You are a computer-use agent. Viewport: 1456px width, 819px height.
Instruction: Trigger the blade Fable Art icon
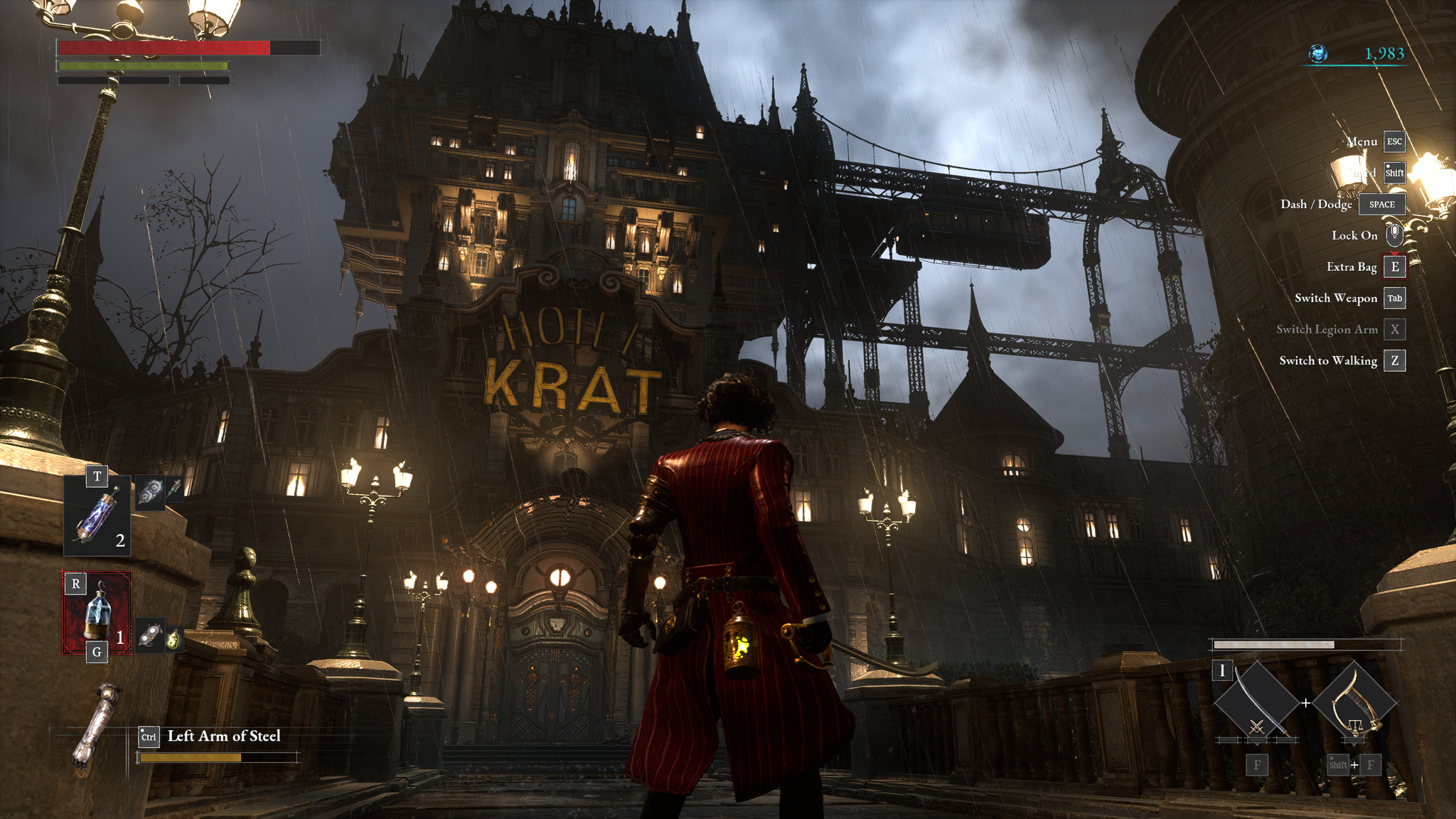(1256, 703)
